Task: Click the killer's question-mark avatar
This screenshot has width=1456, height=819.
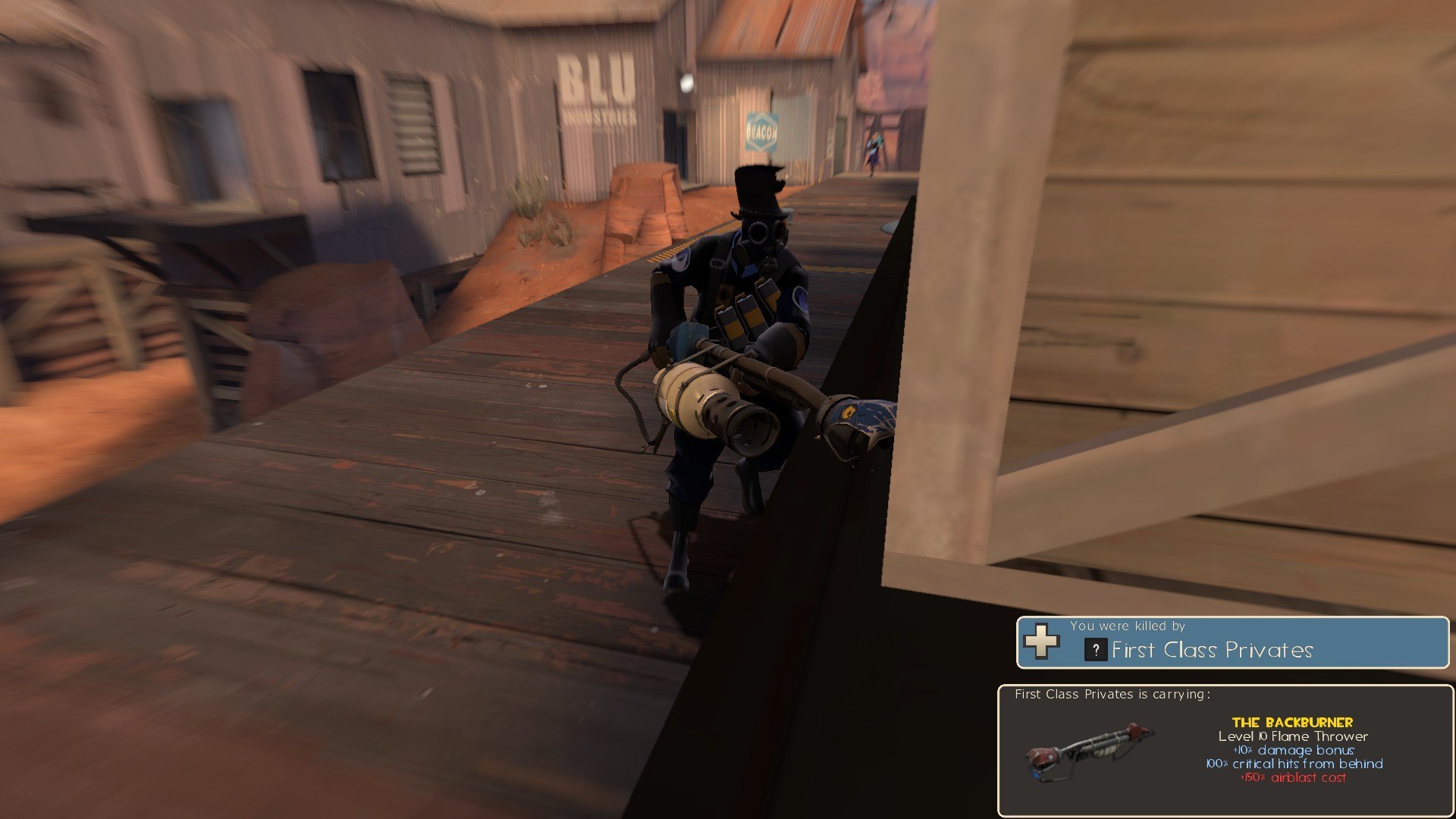Action: click(x=1096, y=650)
